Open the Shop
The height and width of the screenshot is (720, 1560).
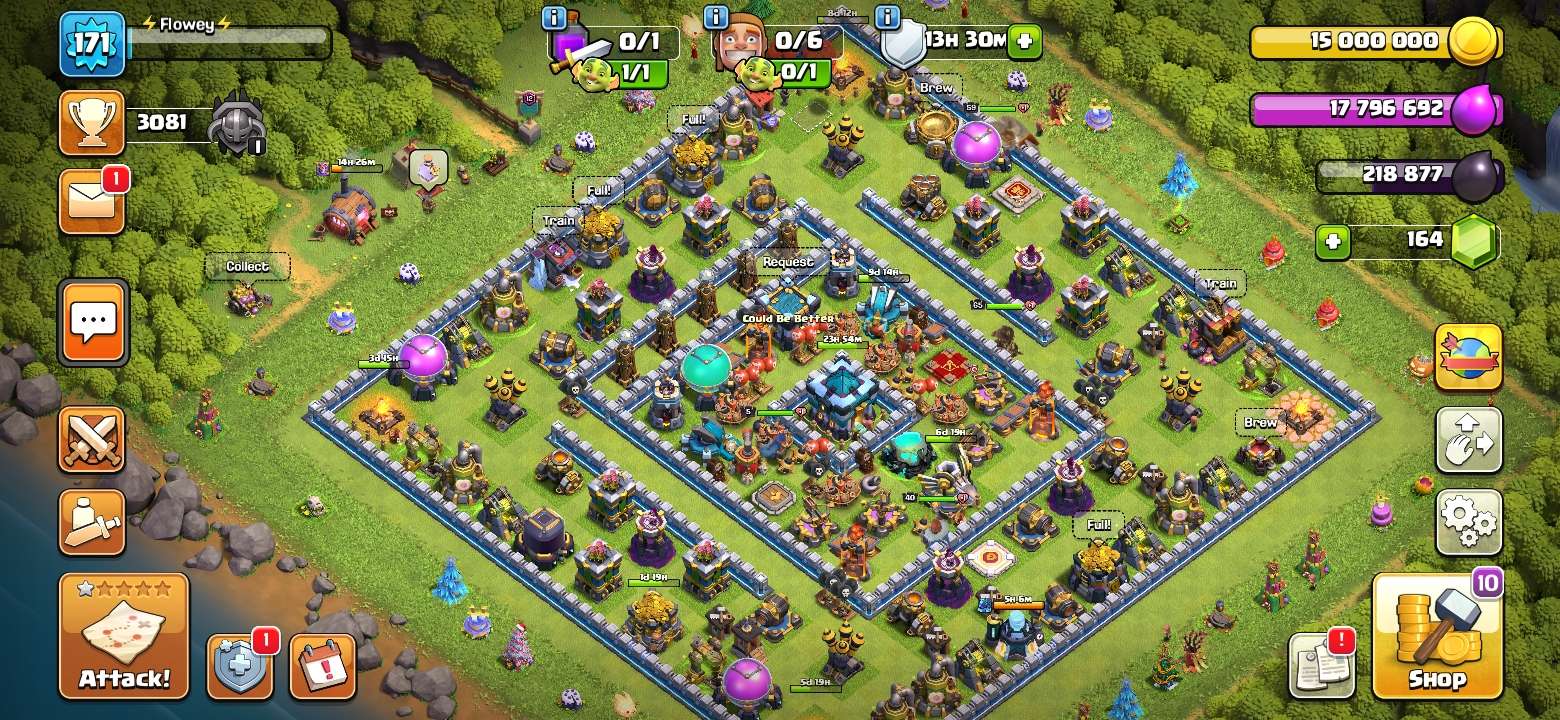pos(1437,636)
